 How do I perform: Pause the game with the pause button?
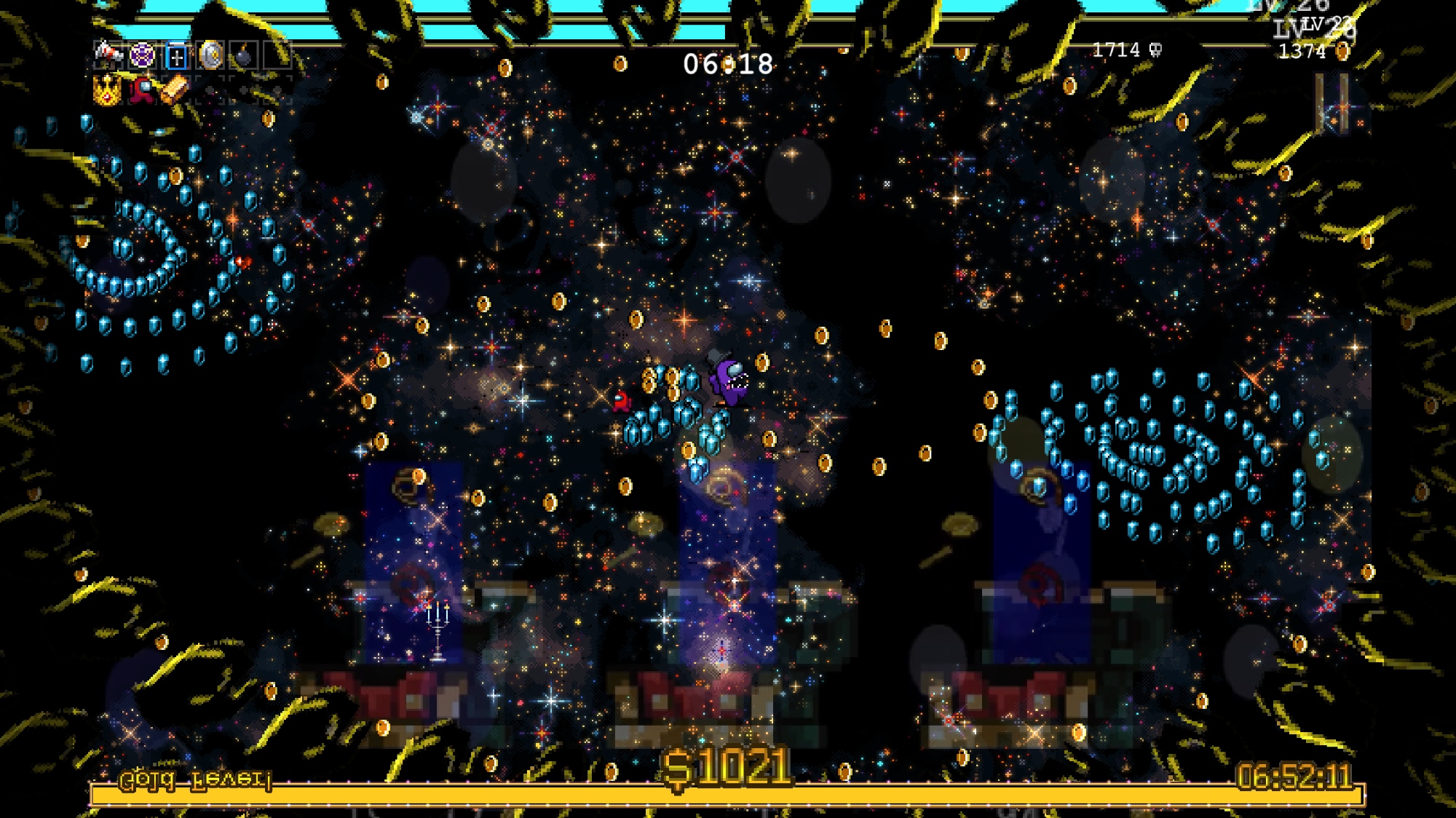[1332, 105]
